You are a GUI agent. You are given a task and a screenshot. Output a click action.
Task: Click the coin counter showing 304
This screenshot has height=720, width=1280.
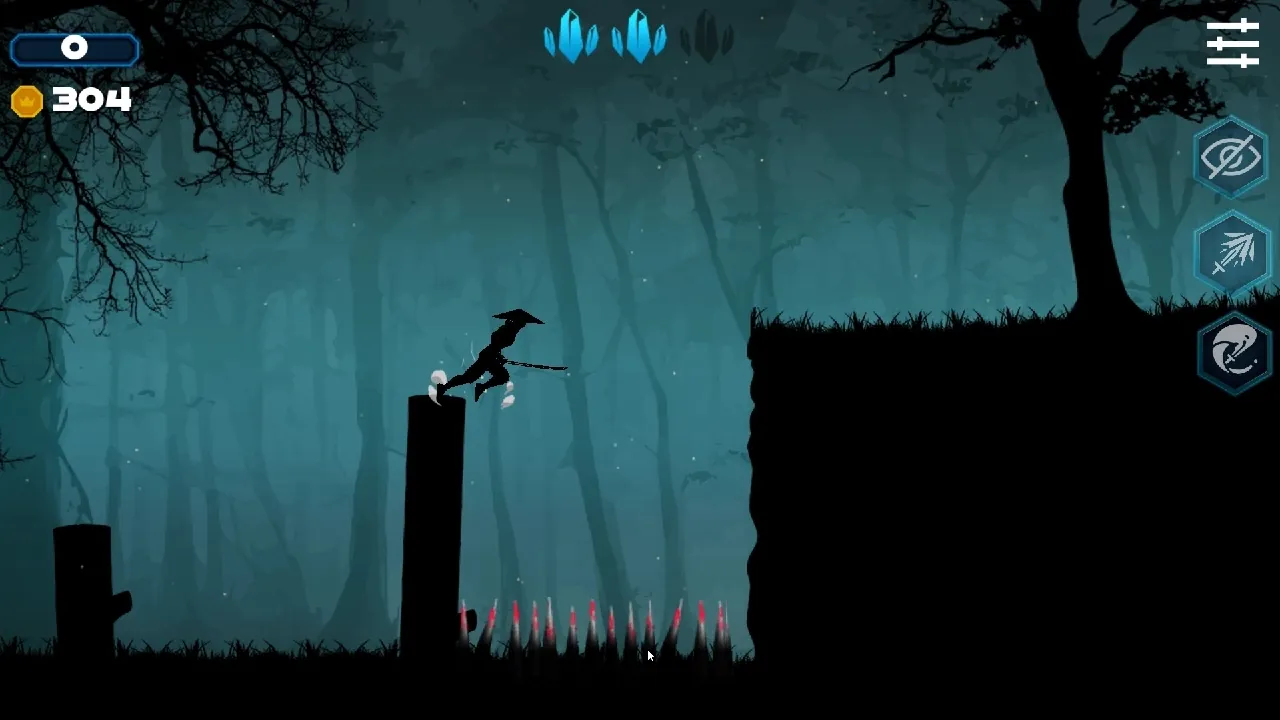pyautogui.click(x=90, y=99)
